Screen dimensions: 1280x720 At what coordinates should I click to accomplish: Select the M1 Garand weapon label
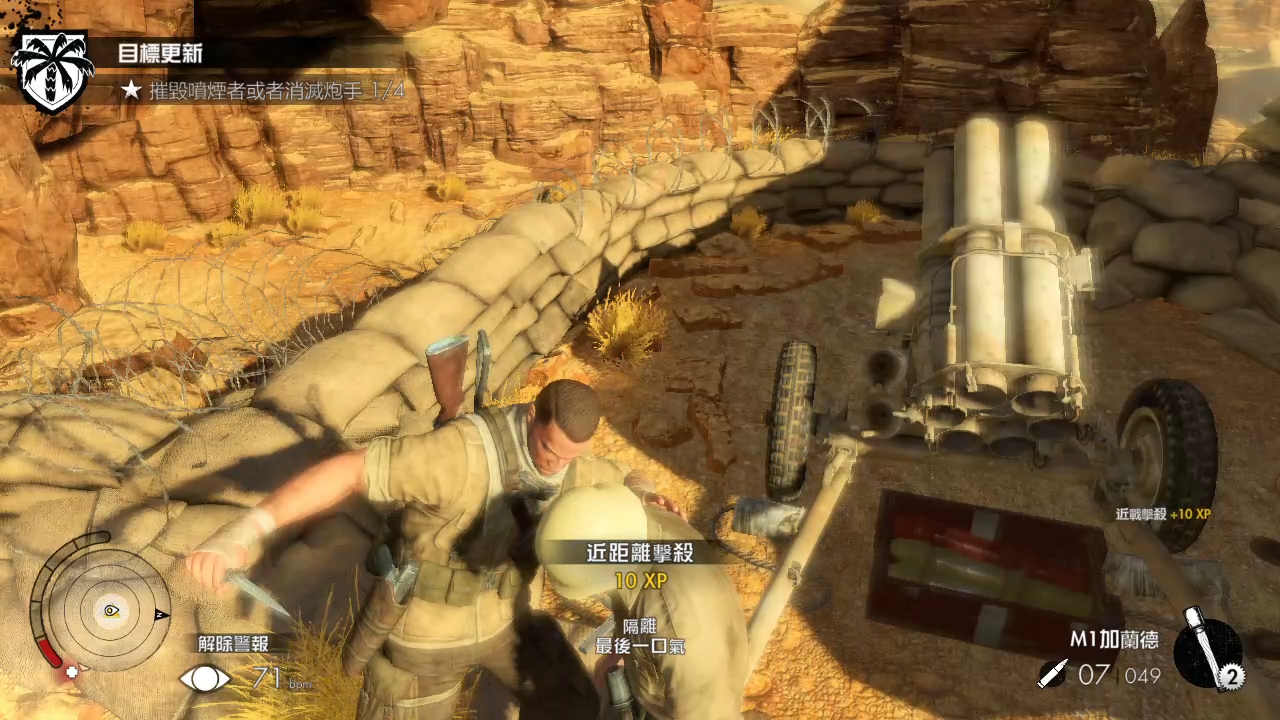tap(1115, 640)
